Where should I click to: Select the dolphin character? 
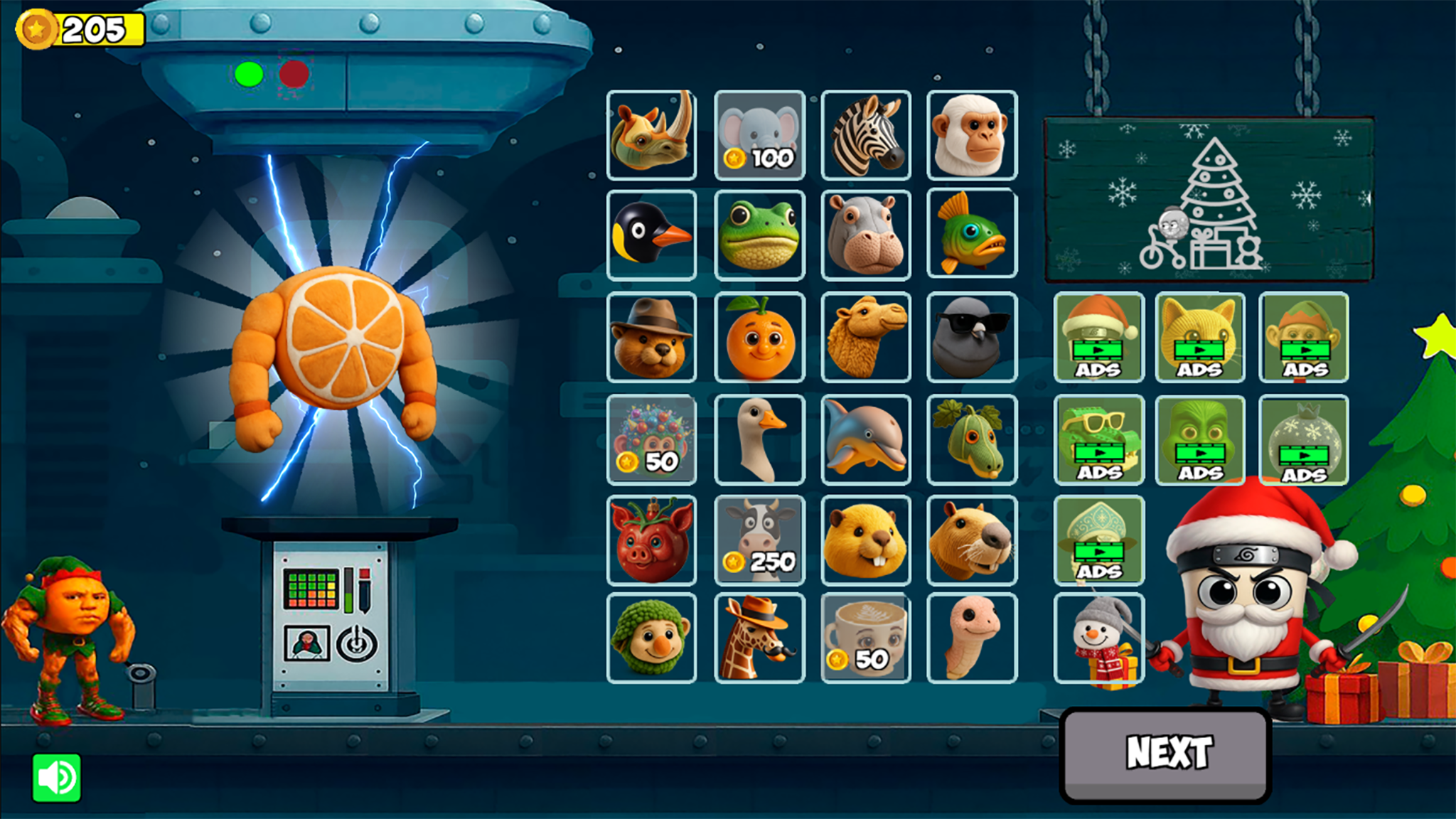click(x=866, y=439)
